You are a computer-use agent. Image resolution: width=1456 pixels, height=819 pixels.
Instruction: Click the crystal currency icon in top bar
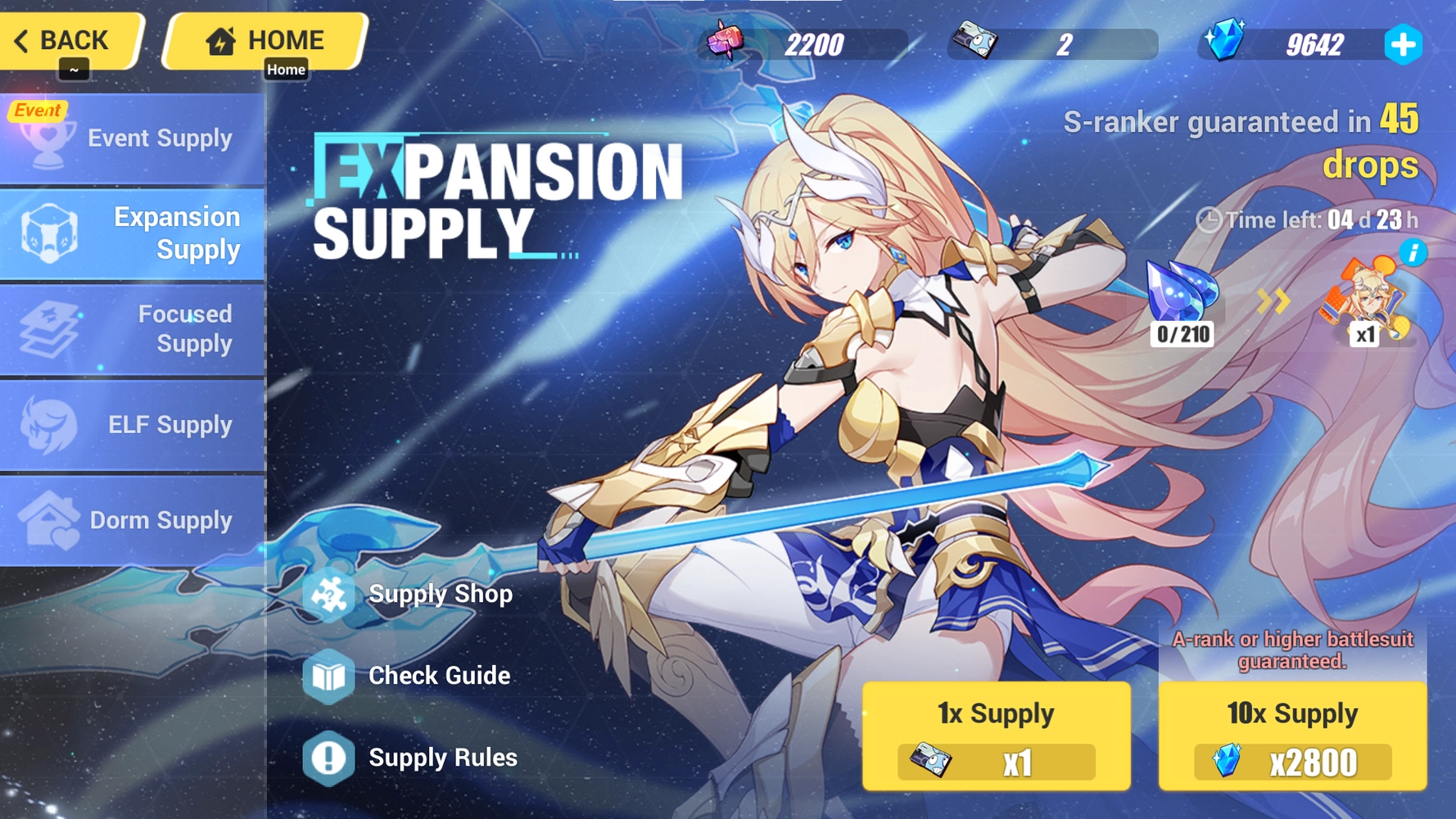pyautogui.click(x=1224, y=39)
